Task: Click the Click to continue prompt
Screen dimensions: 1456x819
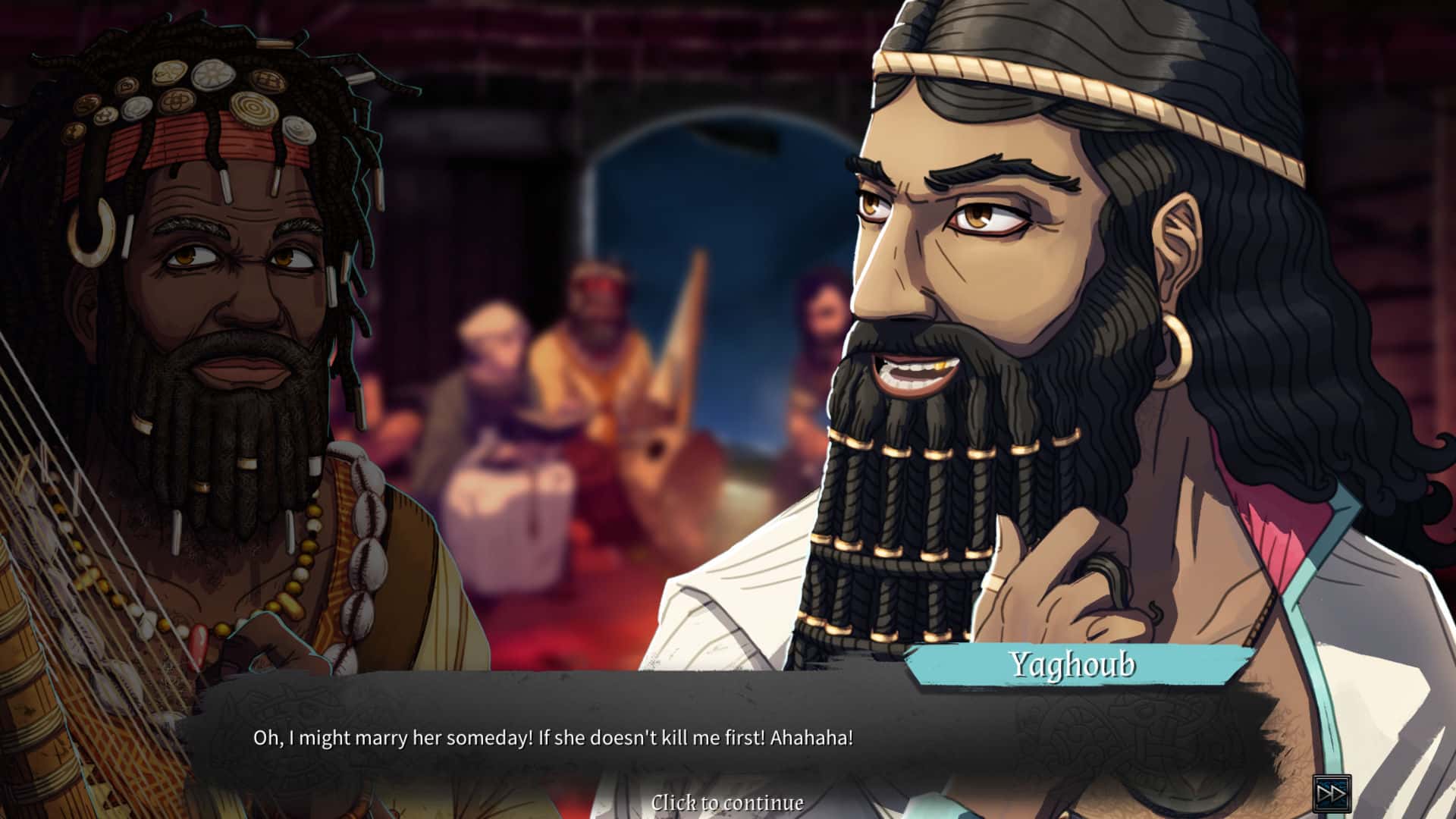Action: pyautogui.click(x=729, y=802)
